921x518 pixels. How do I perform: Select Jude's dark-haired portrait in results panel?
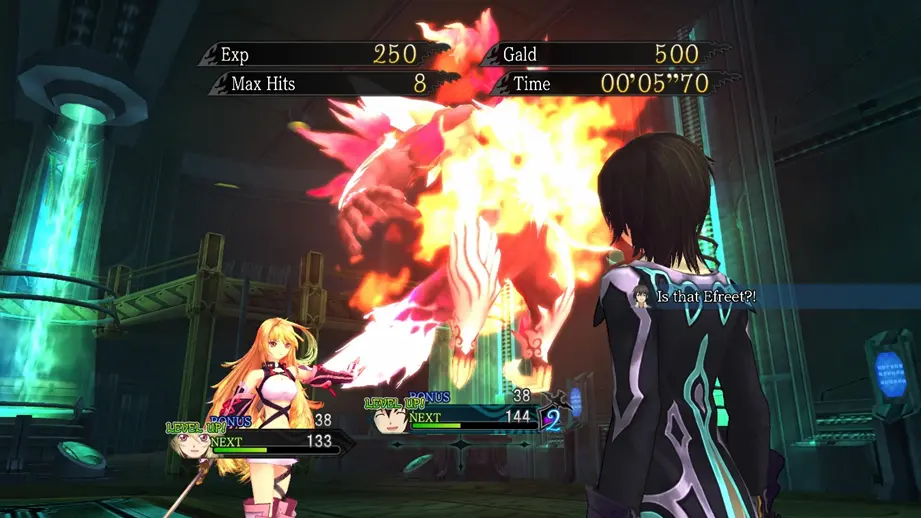click(389, 419)
